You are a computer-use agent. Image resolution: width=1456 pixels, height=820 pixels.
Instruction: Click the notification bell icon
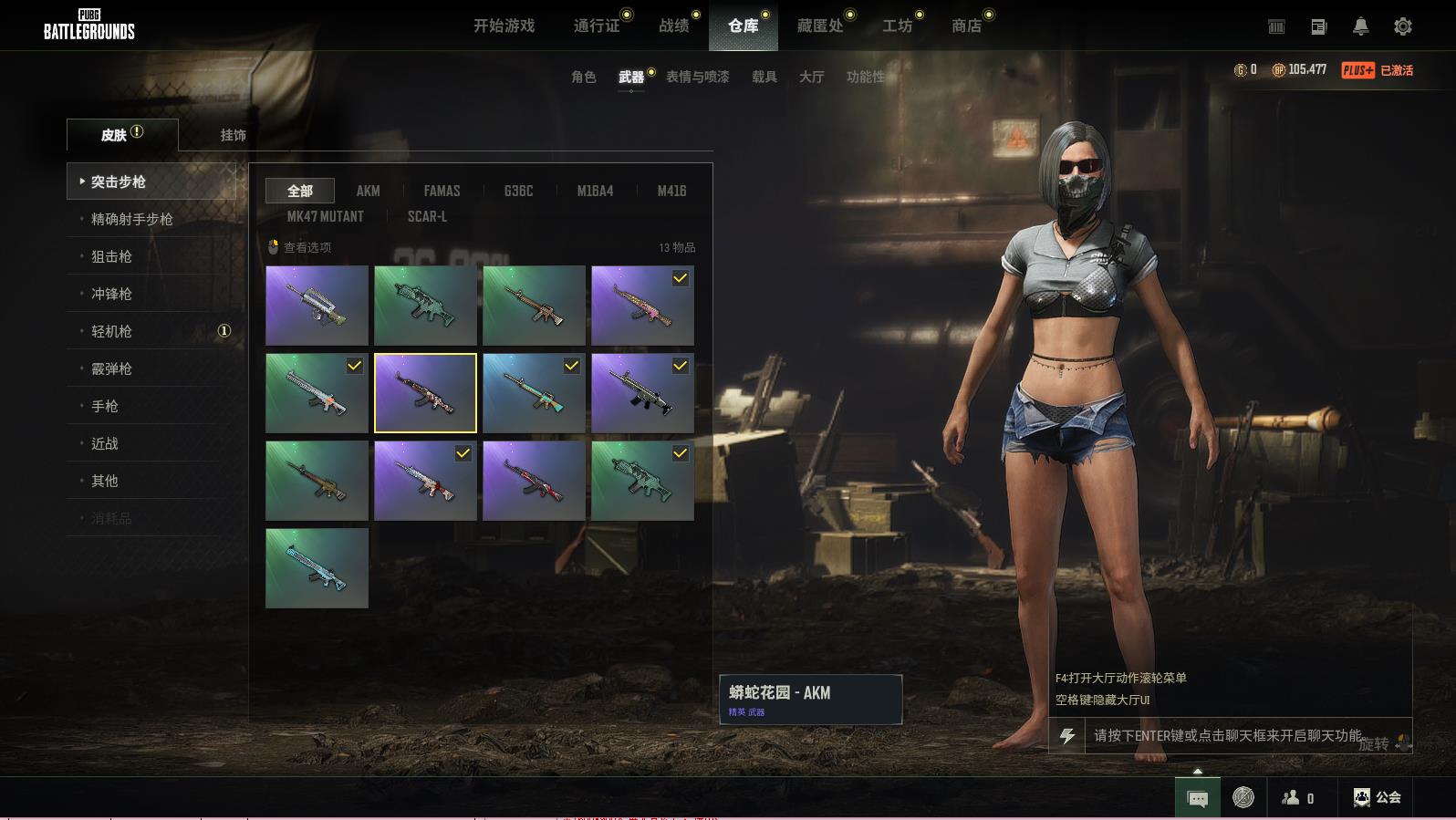[x=1360, y=26]
